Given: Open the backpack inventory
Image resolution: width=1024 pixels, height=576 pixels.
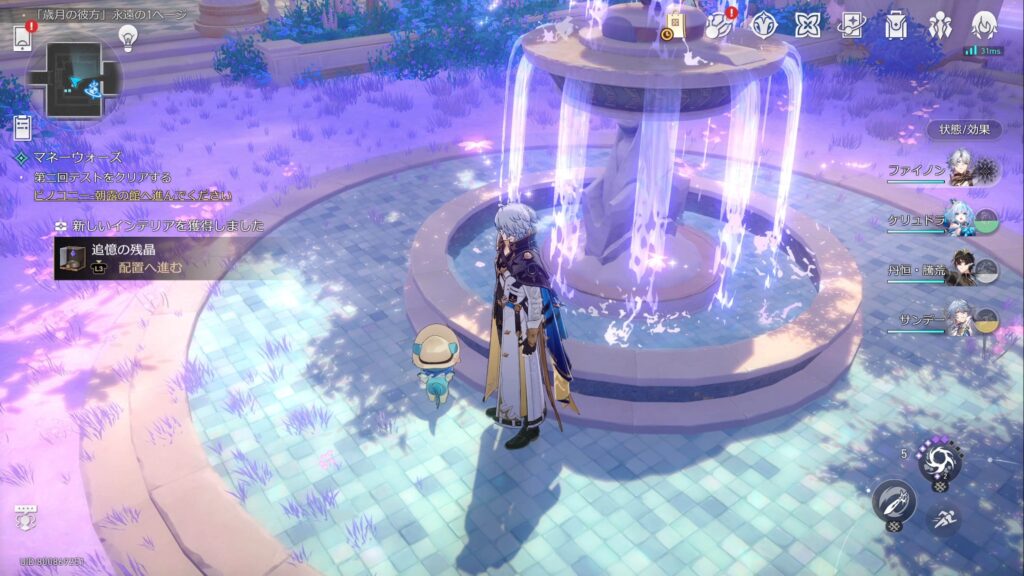Looking at the screenshot, I should point(896,25).
